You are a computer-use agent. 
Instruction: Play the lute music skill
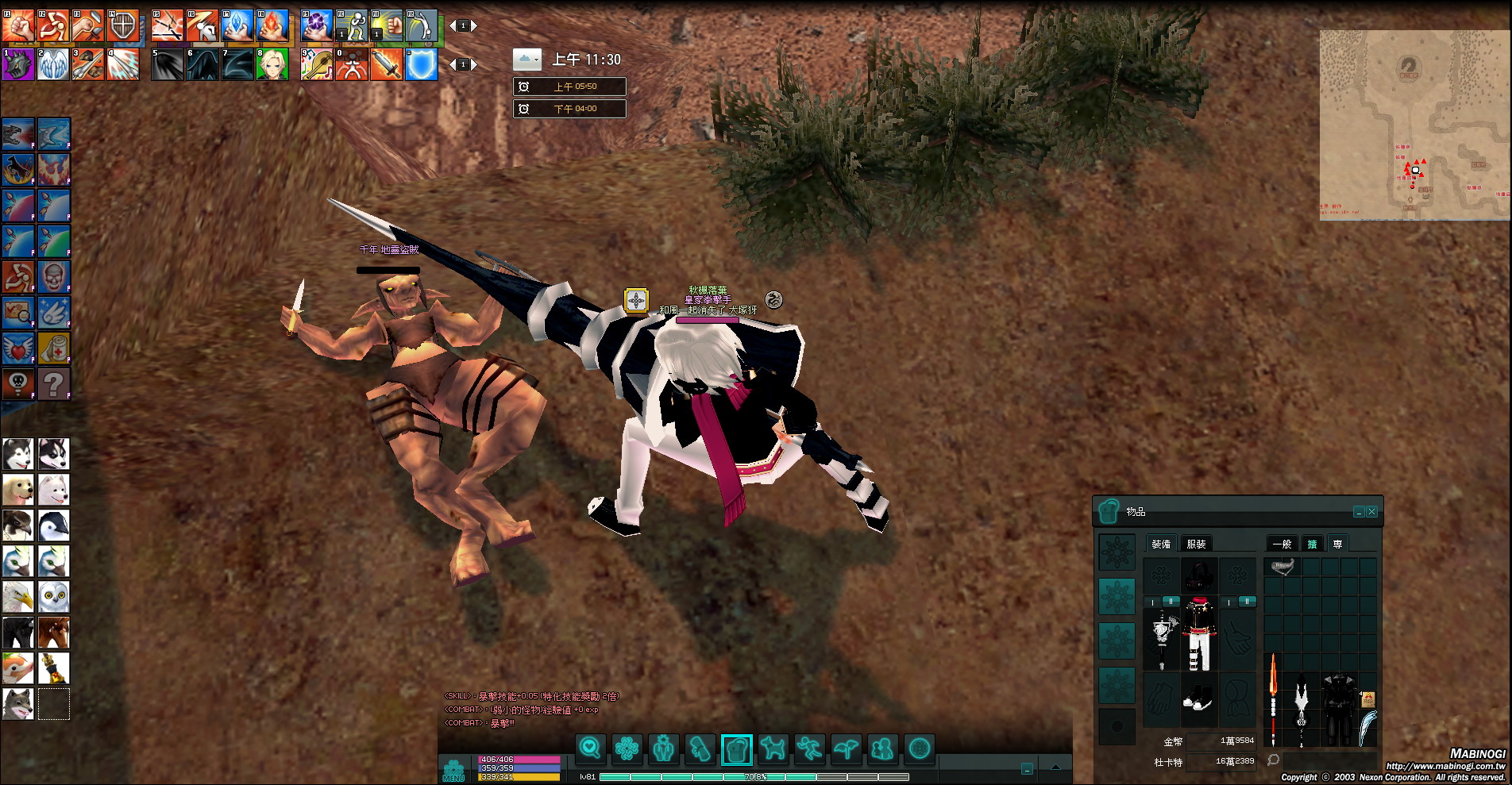click(316, 64)
